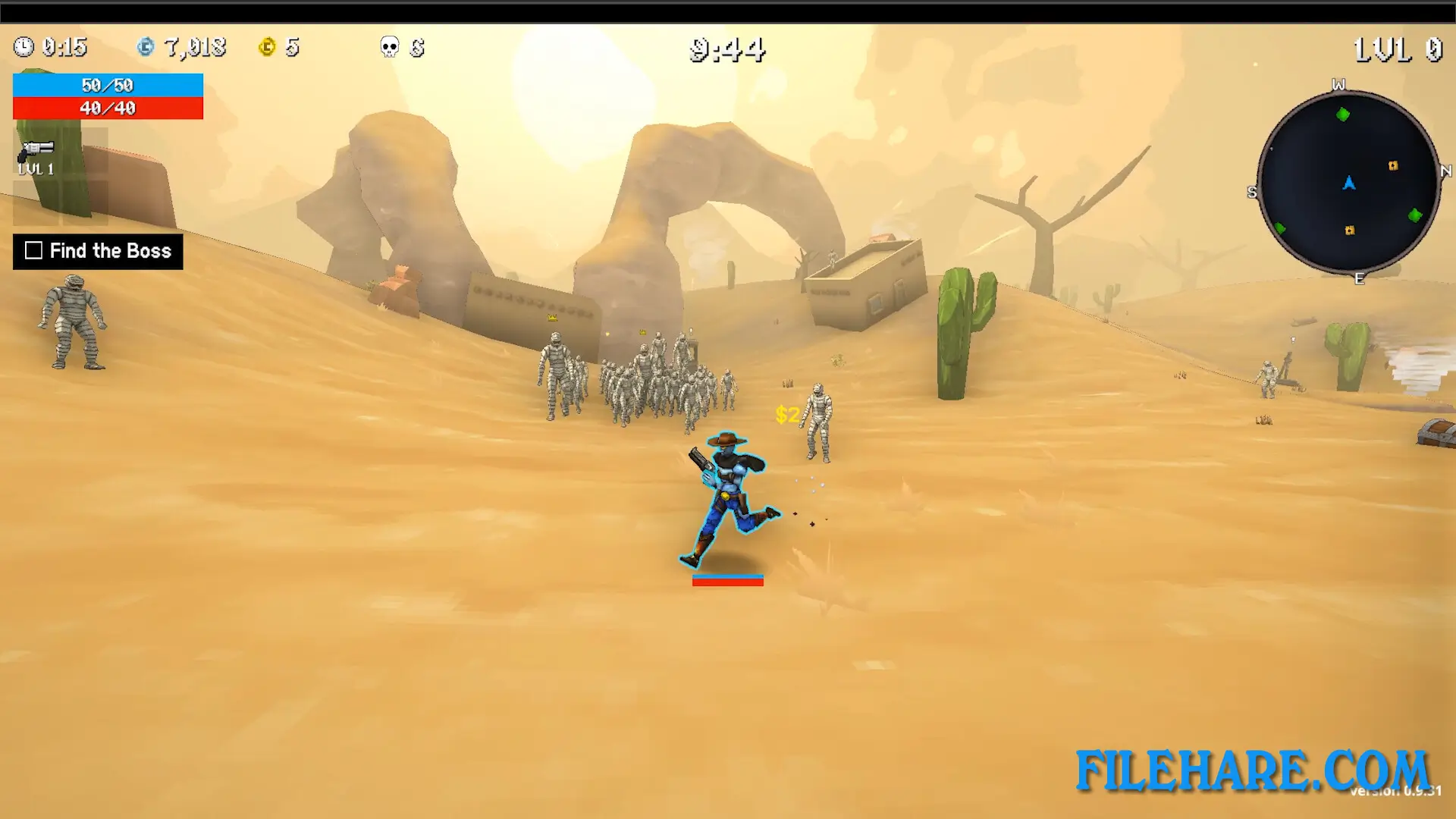Click the clock icon showing 0:15
This screenshot has height=819, width=1456.
(24, 48)
